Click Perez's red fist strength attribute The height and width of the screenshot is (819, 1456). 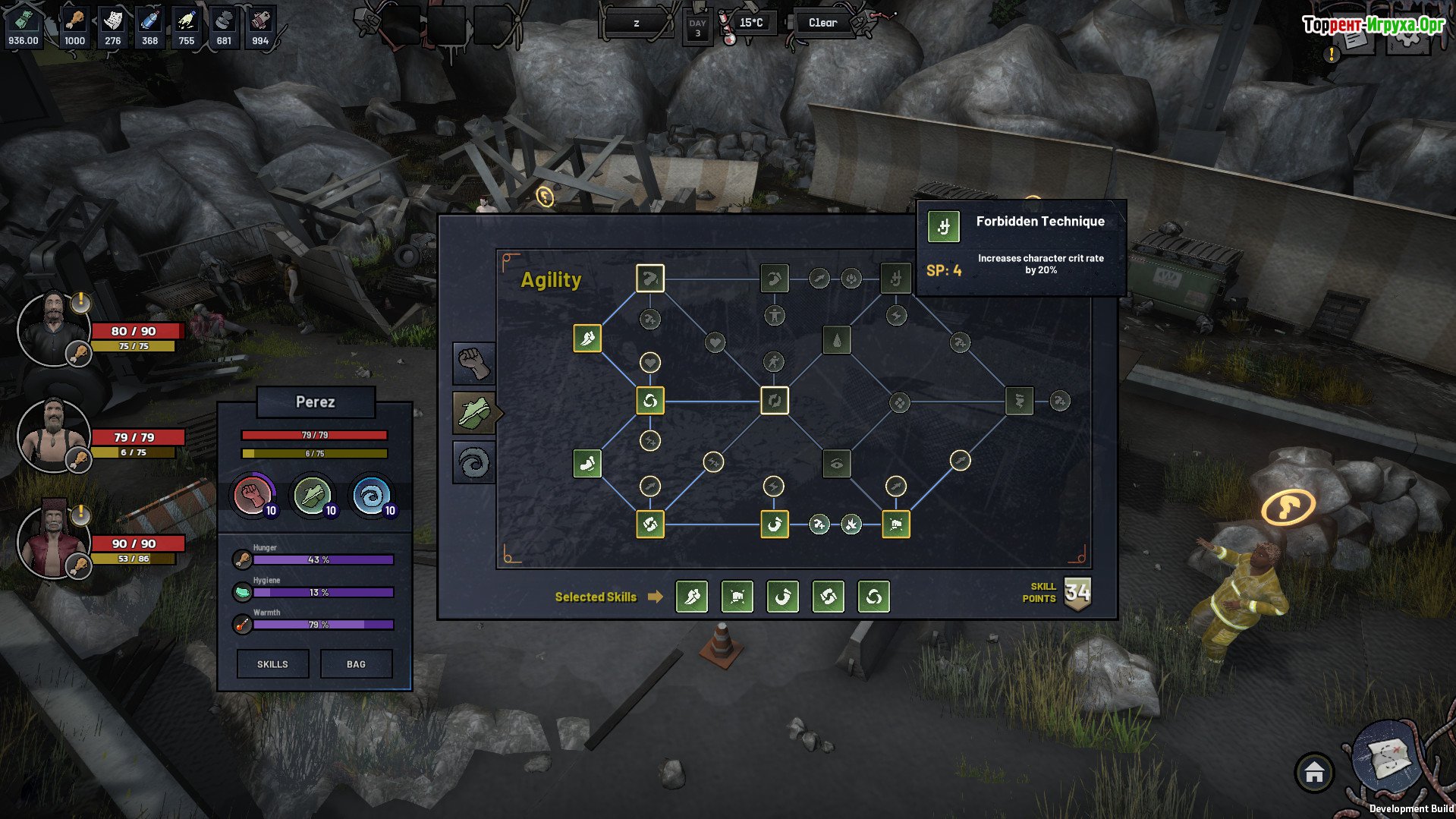coord(253,496)
